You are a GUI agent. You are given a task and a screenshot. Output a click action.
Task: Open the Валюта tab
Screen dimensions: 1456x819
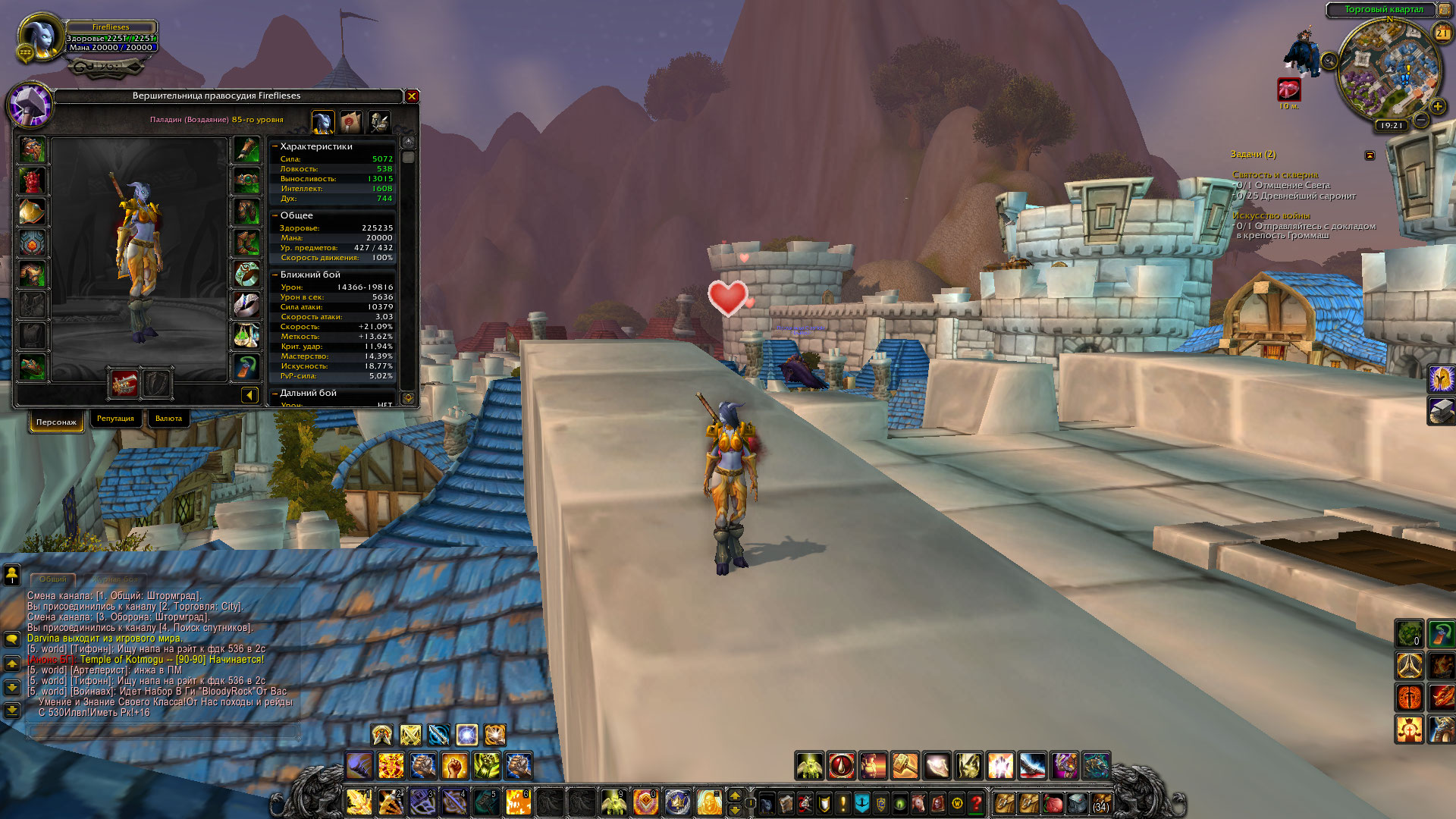tap(168, 419)
